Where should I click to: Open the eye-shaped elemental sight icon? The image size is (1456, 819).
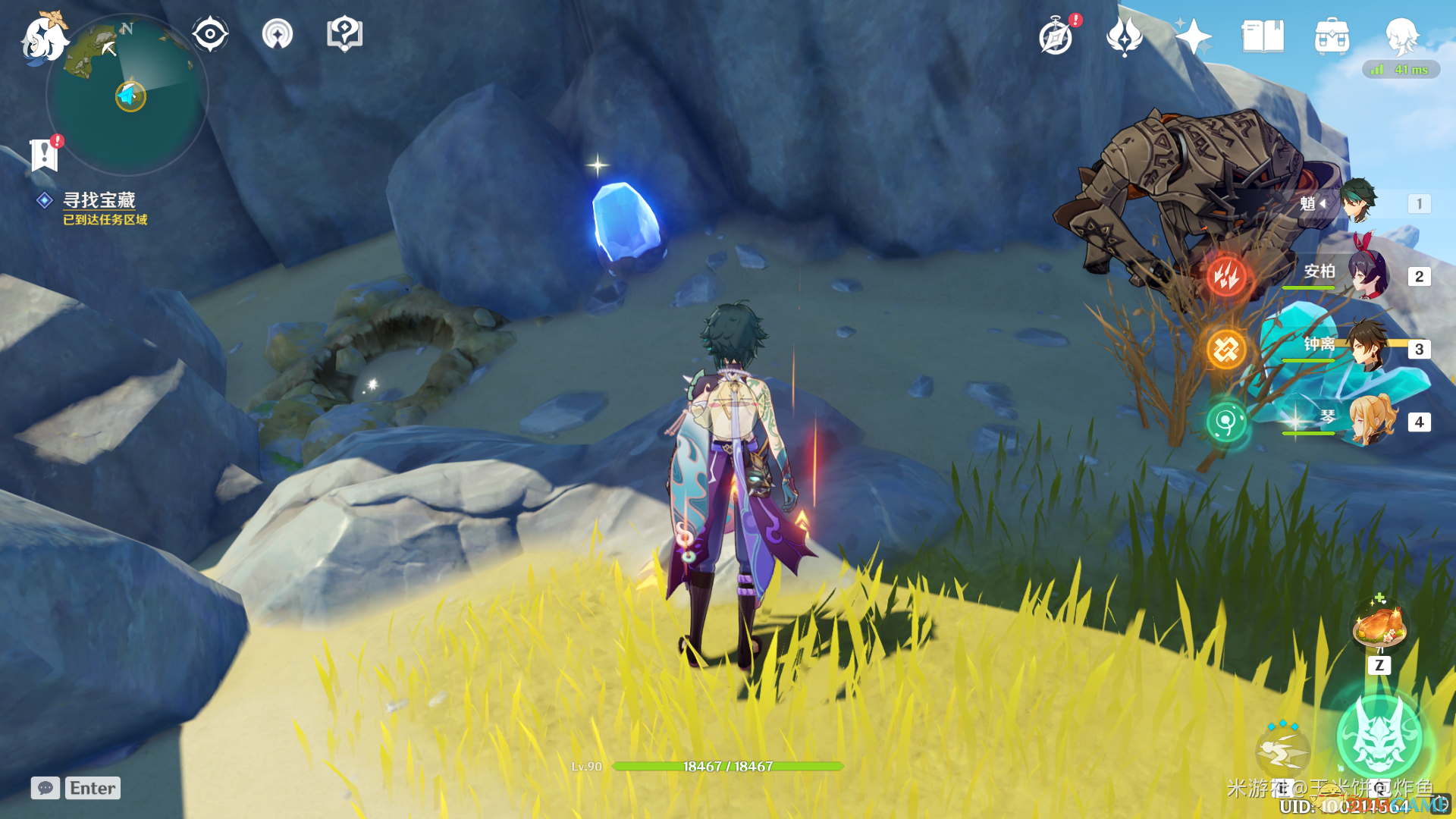click(x=210, y=34)
